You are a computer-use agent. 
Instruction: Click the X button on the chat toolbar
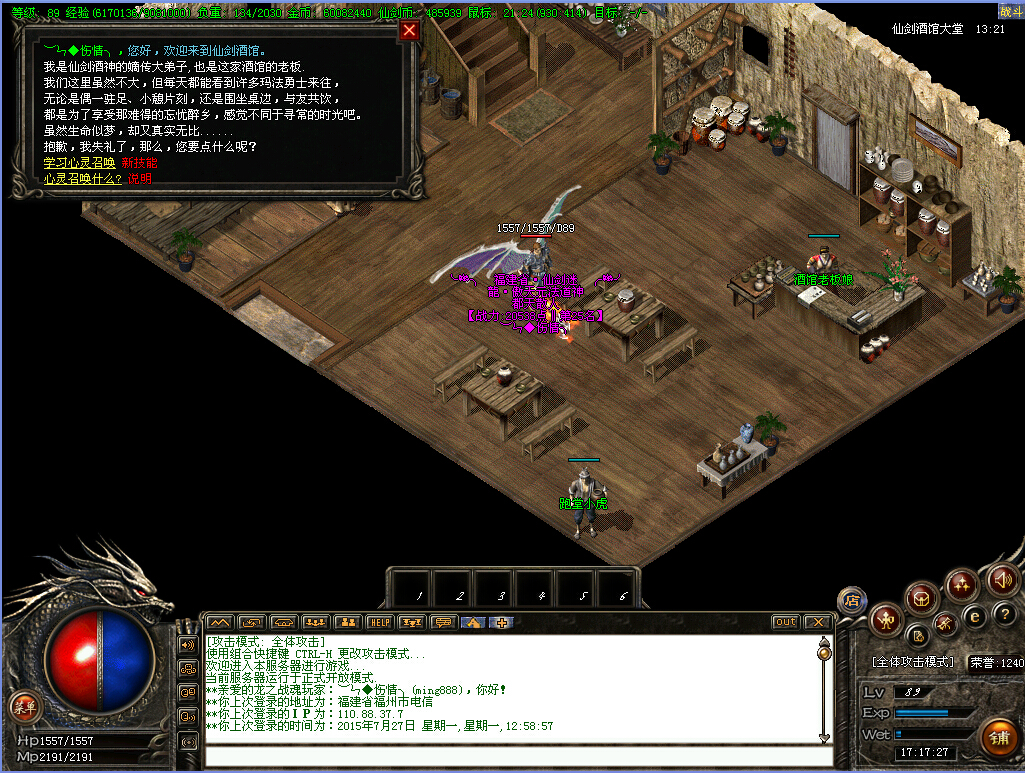pos(818,622)
